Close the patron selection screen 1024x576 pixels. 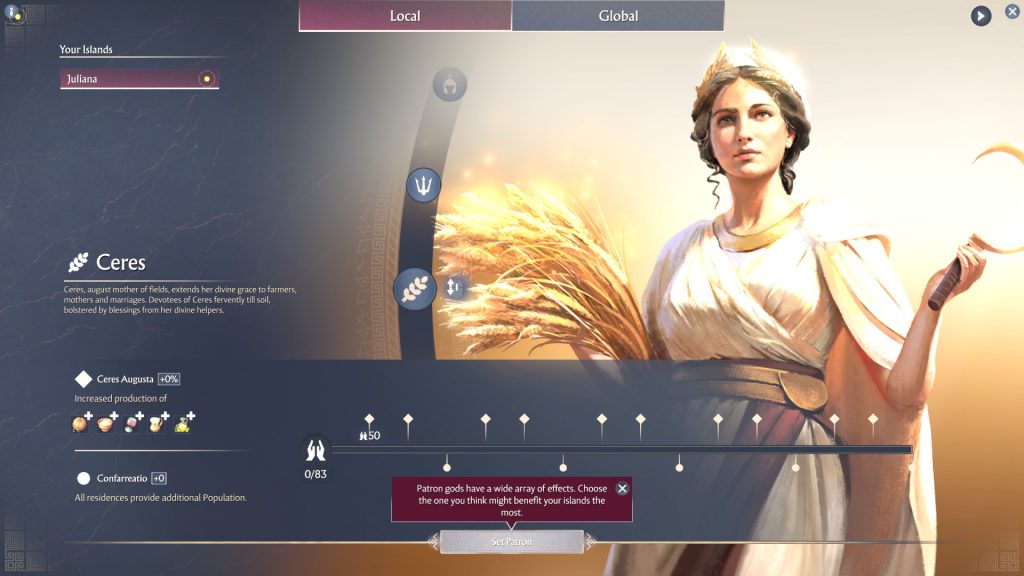pyautogui.click(x=1012, y=12)
